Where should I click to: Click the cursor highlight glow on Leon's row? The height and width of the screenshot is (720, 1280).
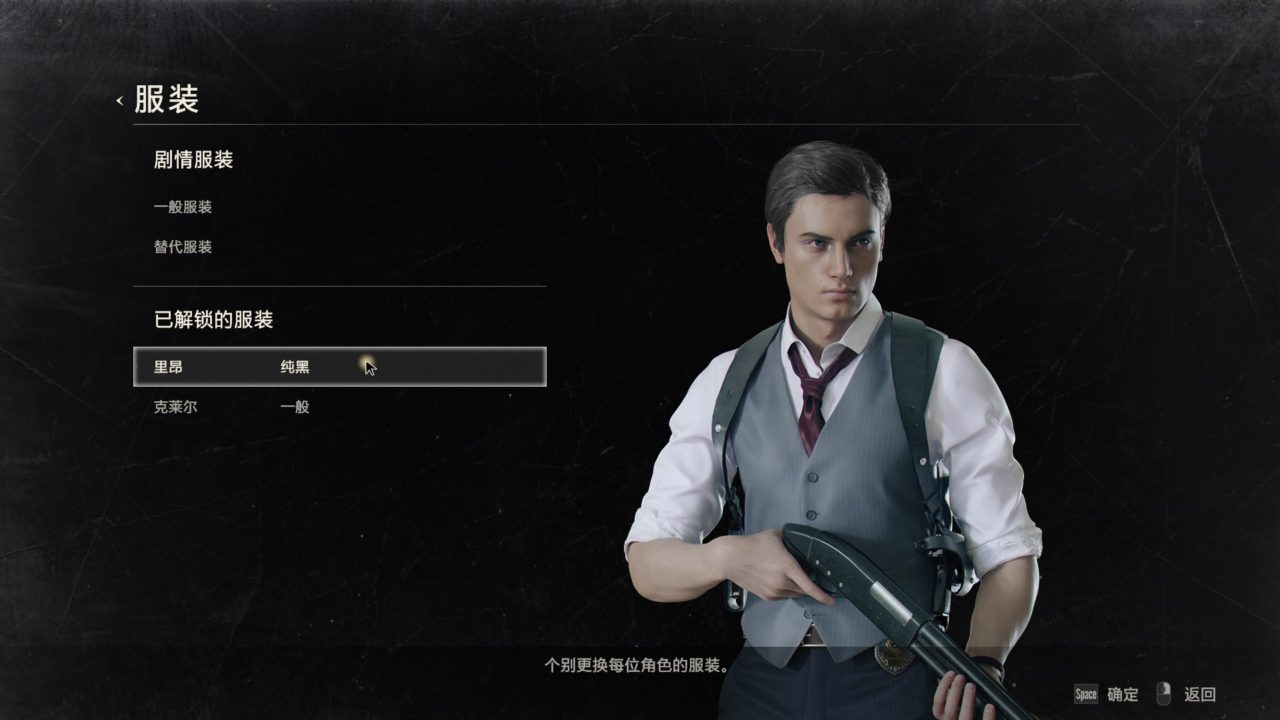coord(367,364)
